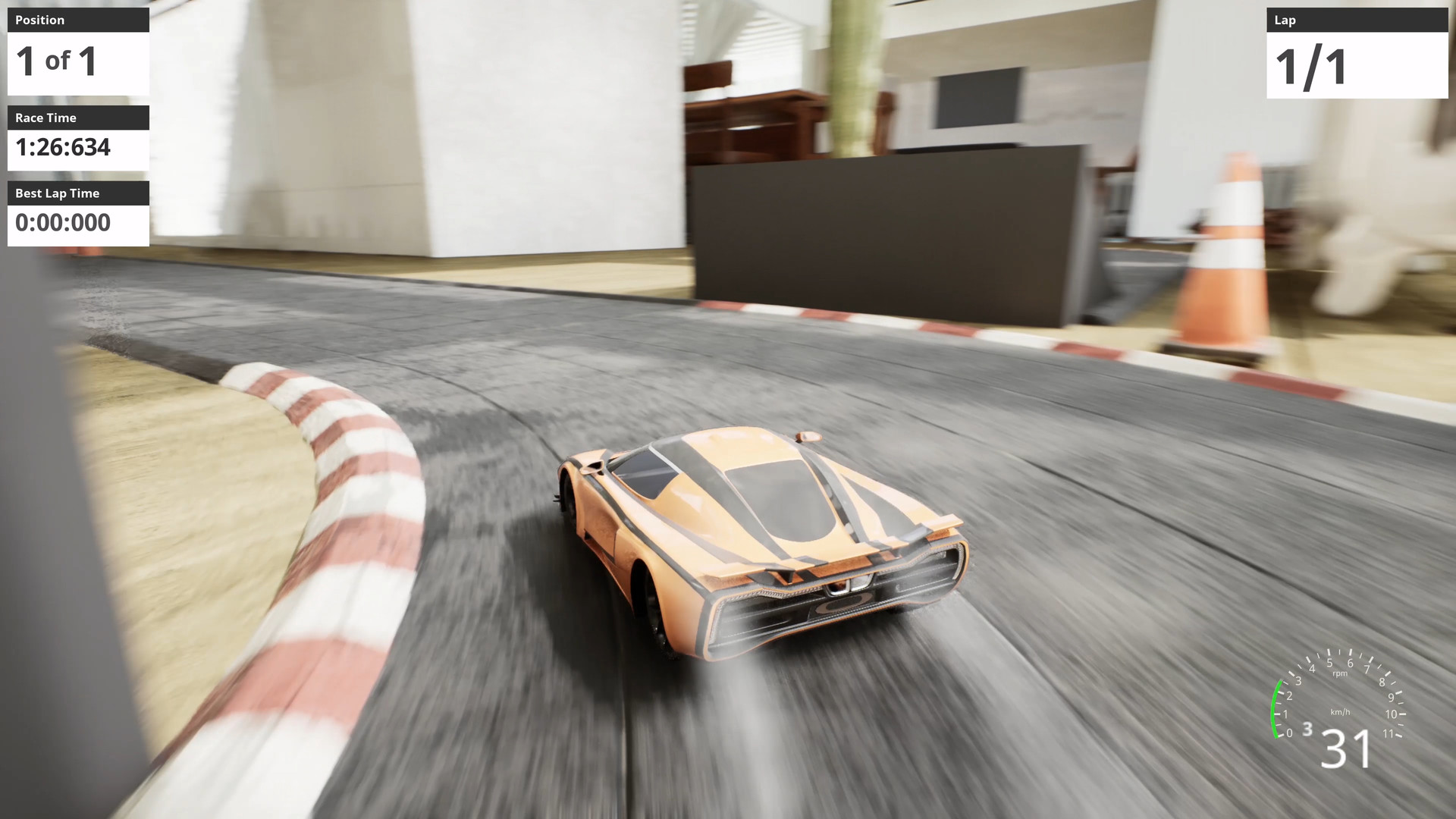Click the rpm label inside the gauge
The width and height of the screenshot is (1456, 819).
pos(1340,674)
